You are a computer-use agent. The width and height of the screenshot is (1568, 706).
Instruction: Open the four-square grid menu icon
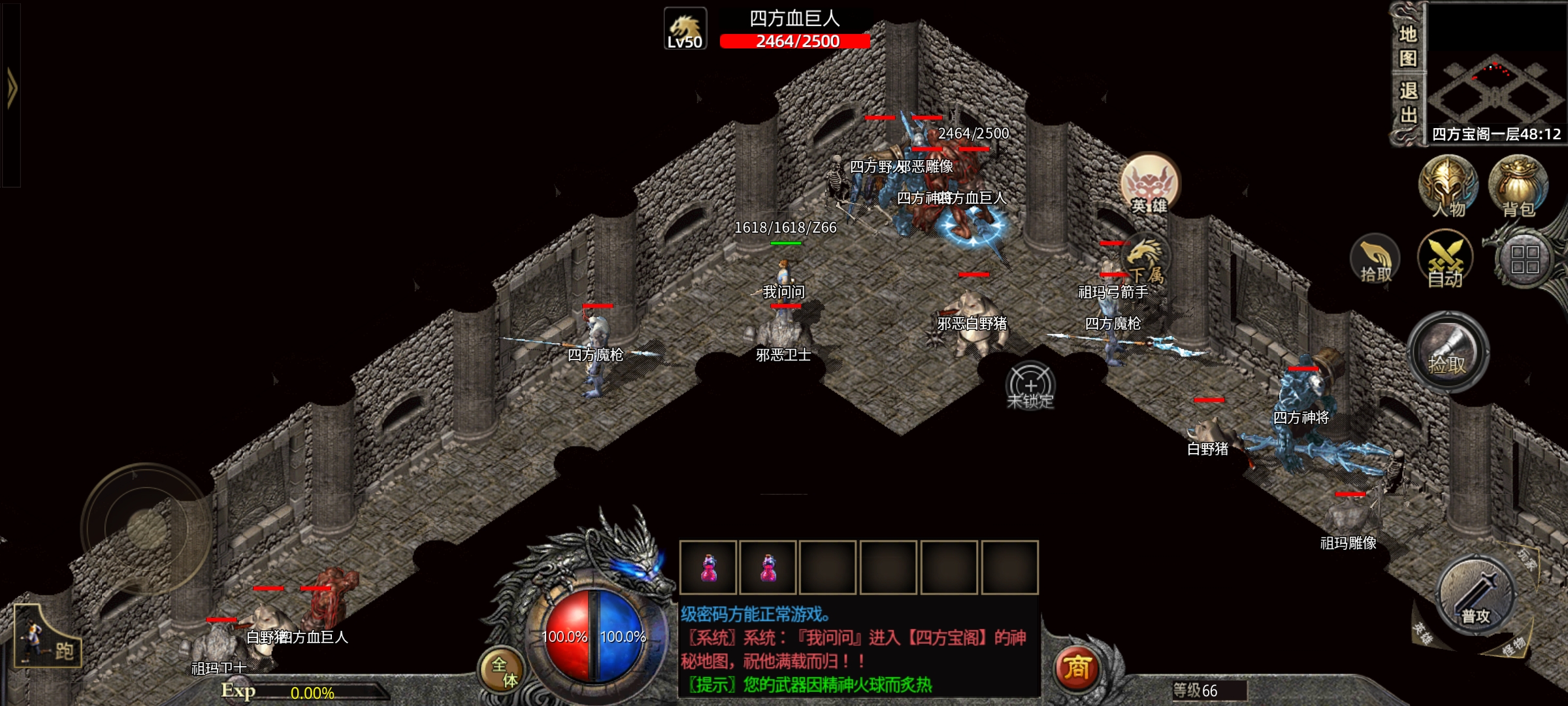coord(1525,260)
